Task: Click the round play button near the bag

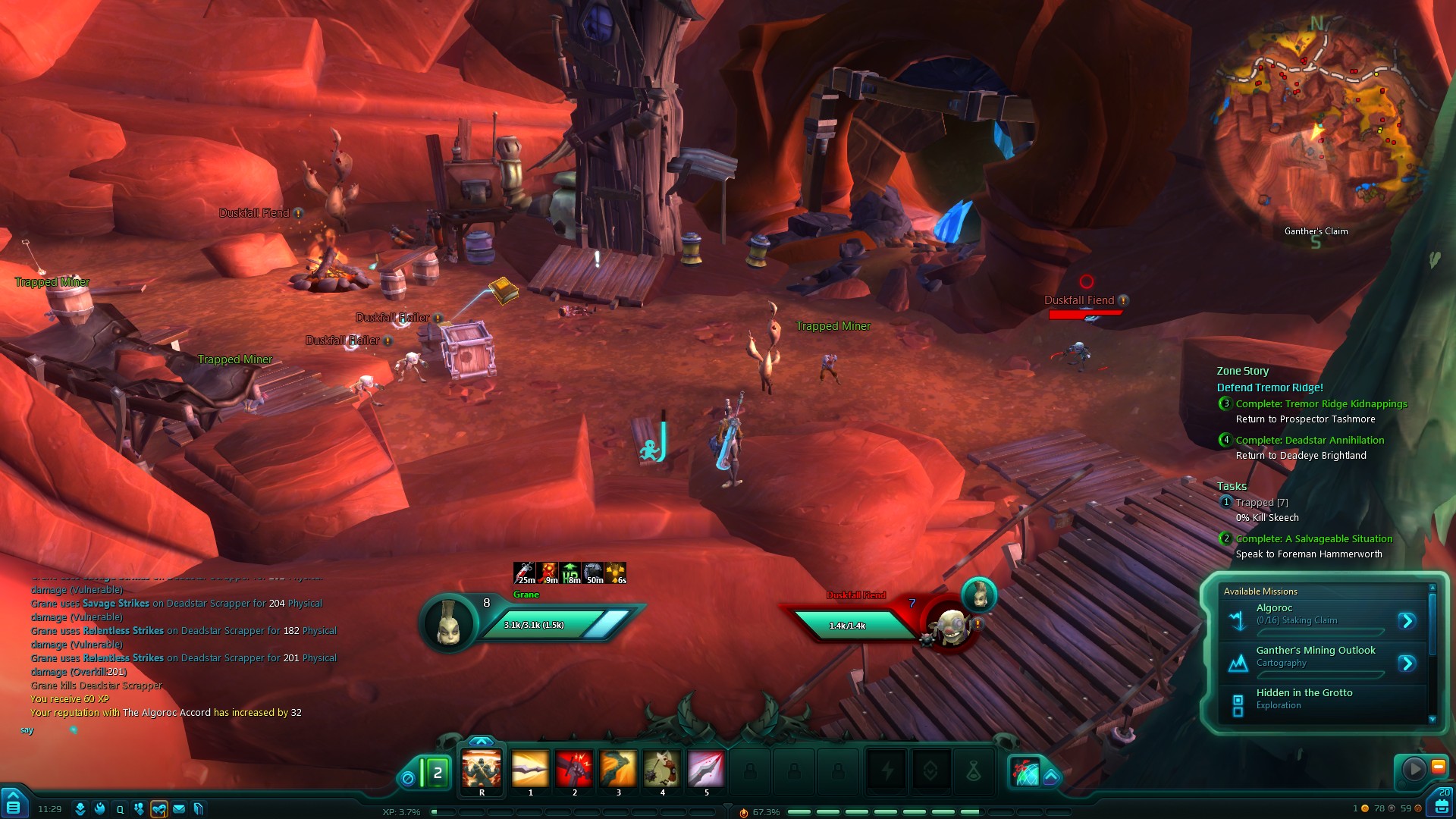Action: [x=1414, y=769]
